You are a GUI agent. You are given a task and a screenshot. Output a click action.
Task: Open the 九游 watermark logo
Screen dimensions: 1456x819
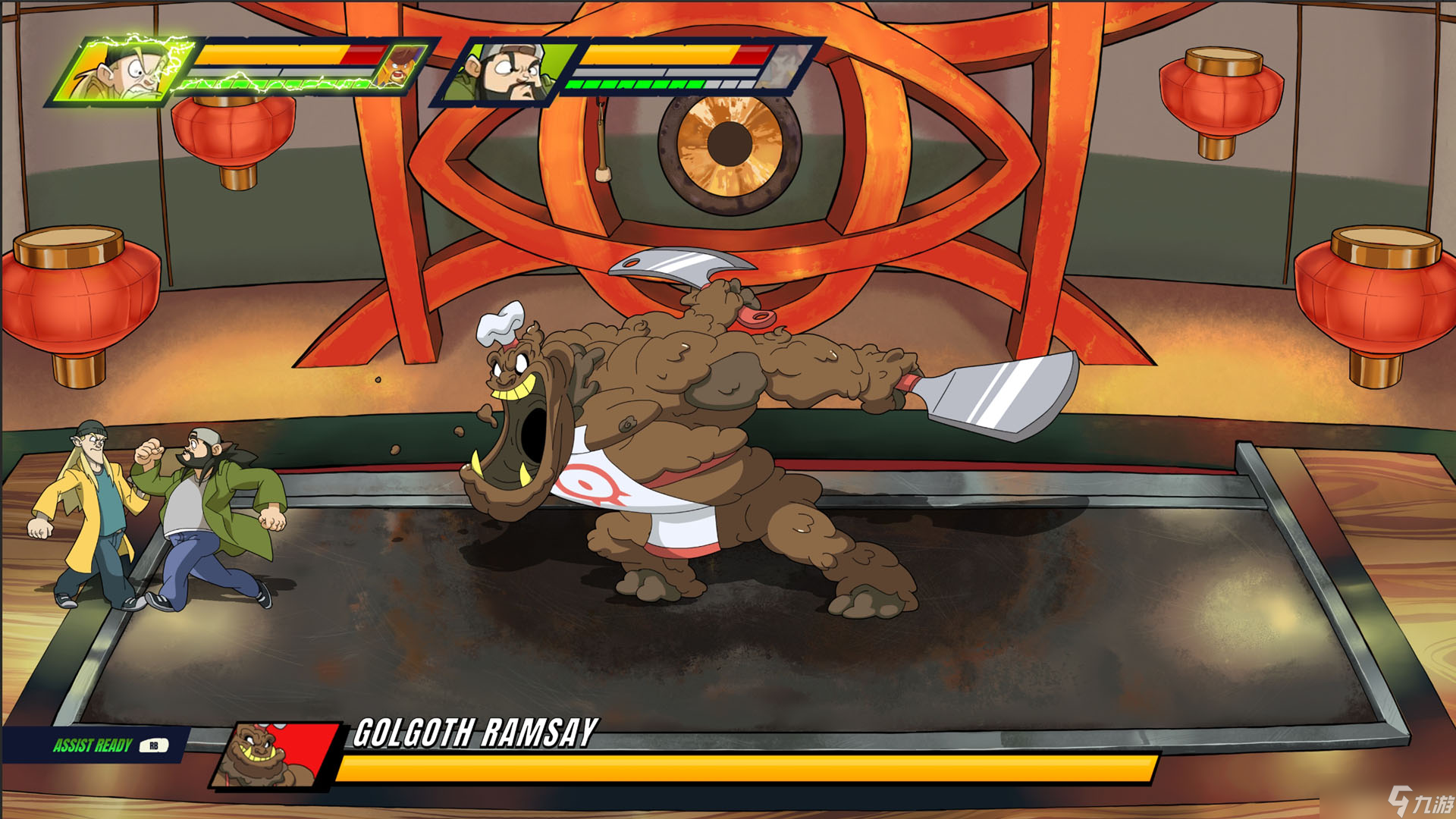[x=1420, y=801]
